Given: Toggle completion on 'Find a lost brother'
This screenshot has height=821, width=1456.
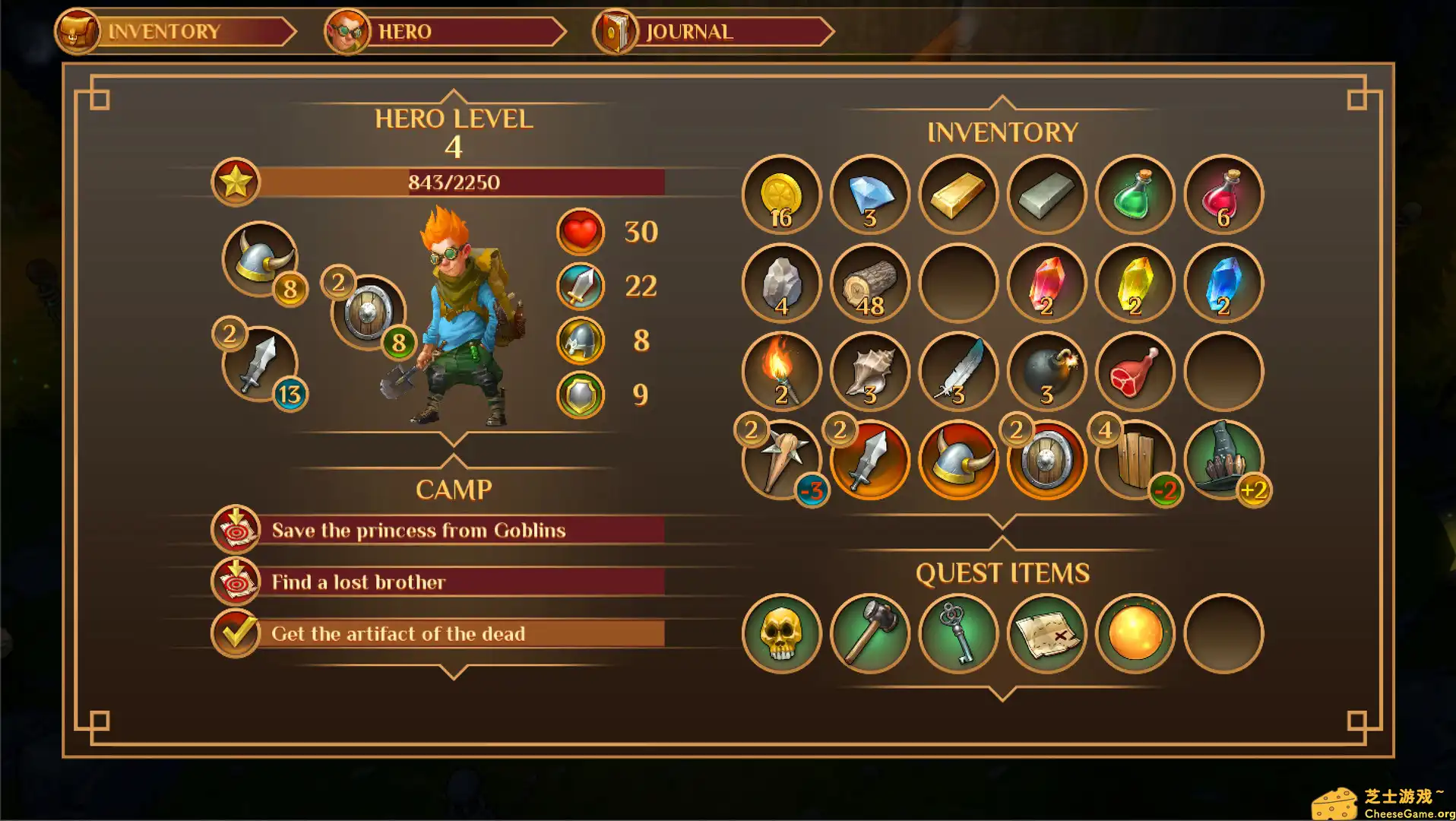Looking at the screenshot, I should (x=236, y=581).
